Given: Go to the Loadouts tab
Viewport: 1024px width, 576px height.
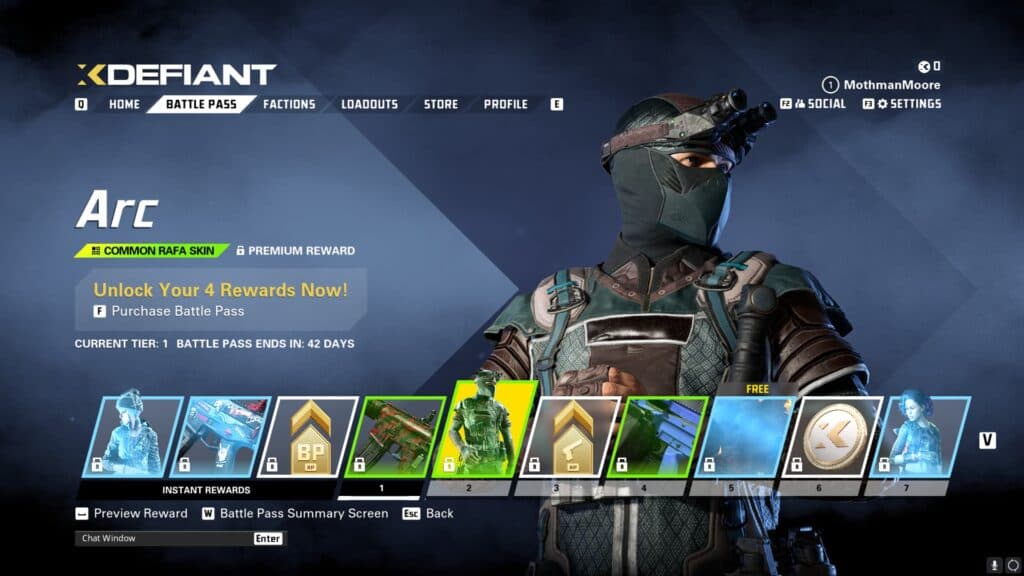Looking at the screenshot, I should (x=369, y=104).
